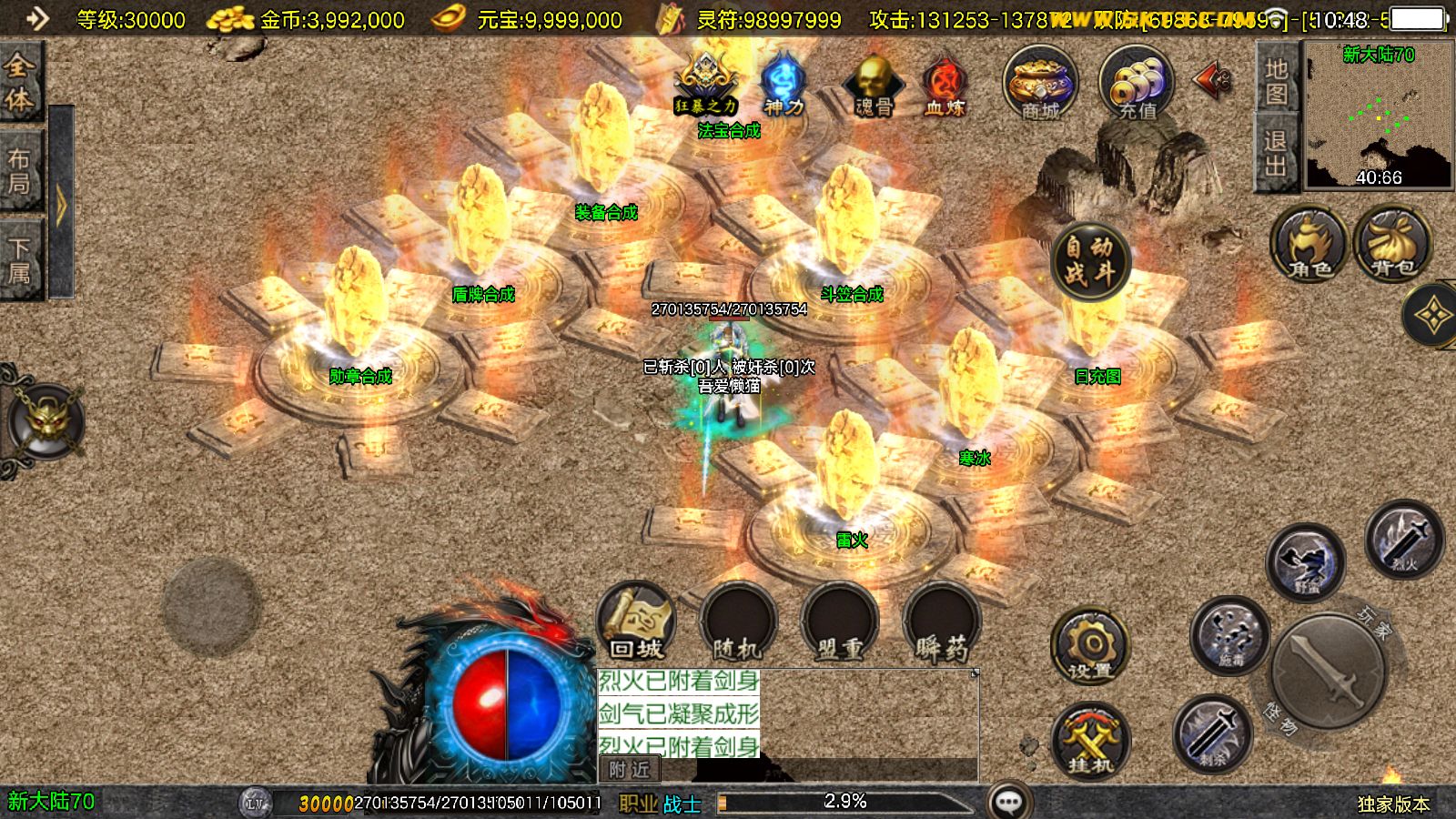
Task: Open the 神力 divine power icon
Action: (783, 84)
